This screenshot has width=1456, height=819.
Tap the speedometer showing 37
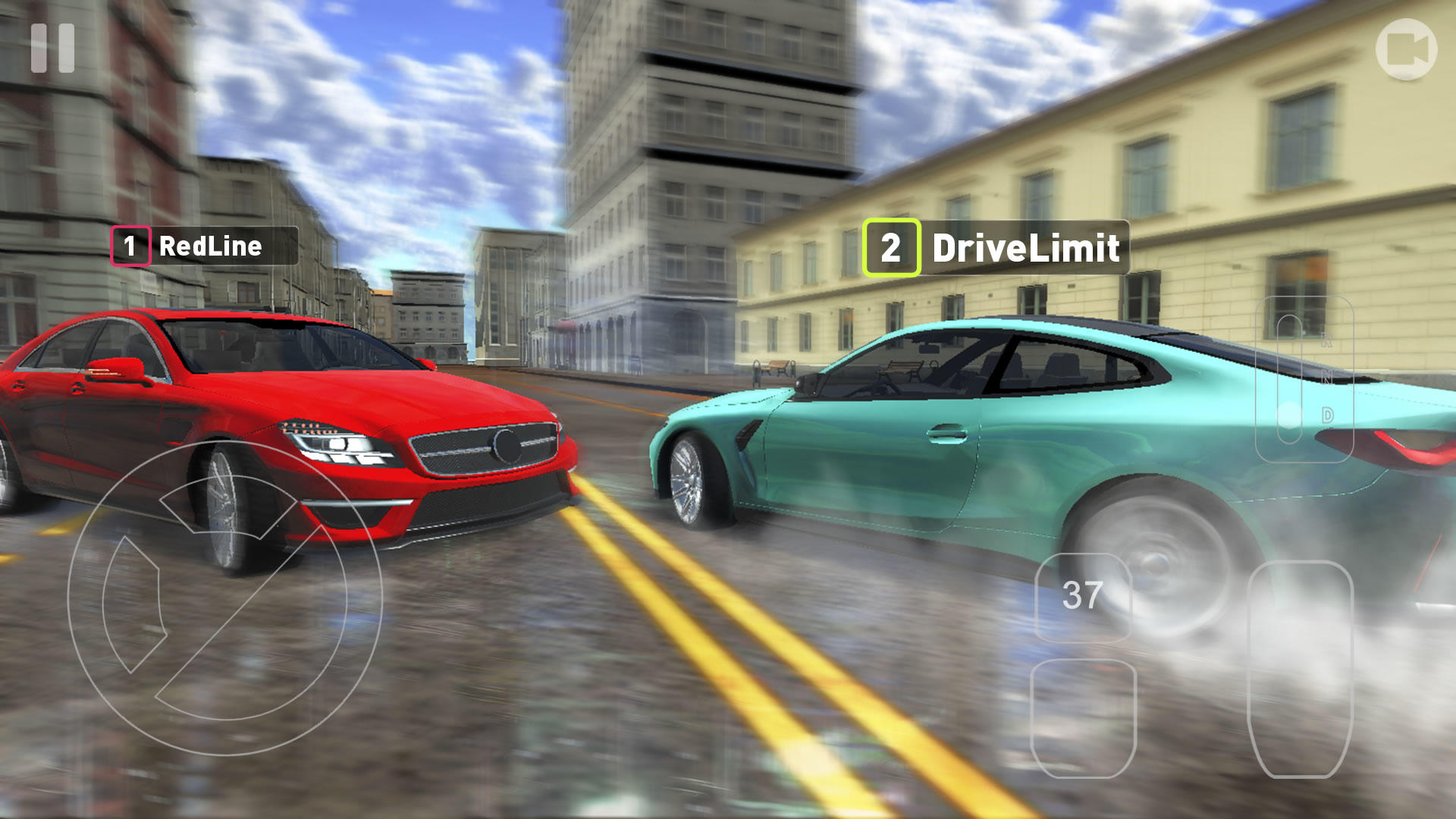(x=1083, y=595)
